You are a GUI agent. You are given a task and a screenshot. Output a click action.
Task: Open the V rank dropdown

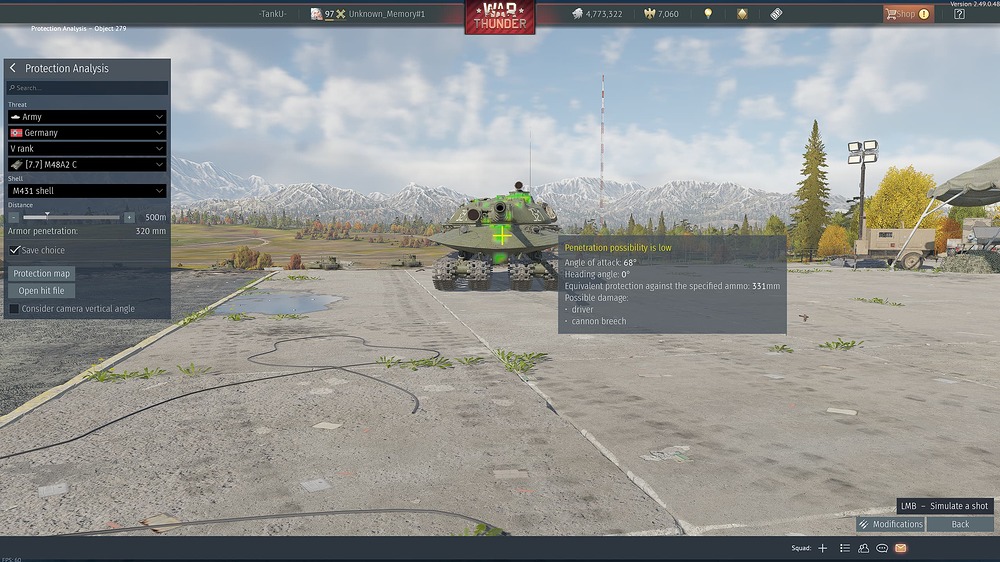(87, 149)
